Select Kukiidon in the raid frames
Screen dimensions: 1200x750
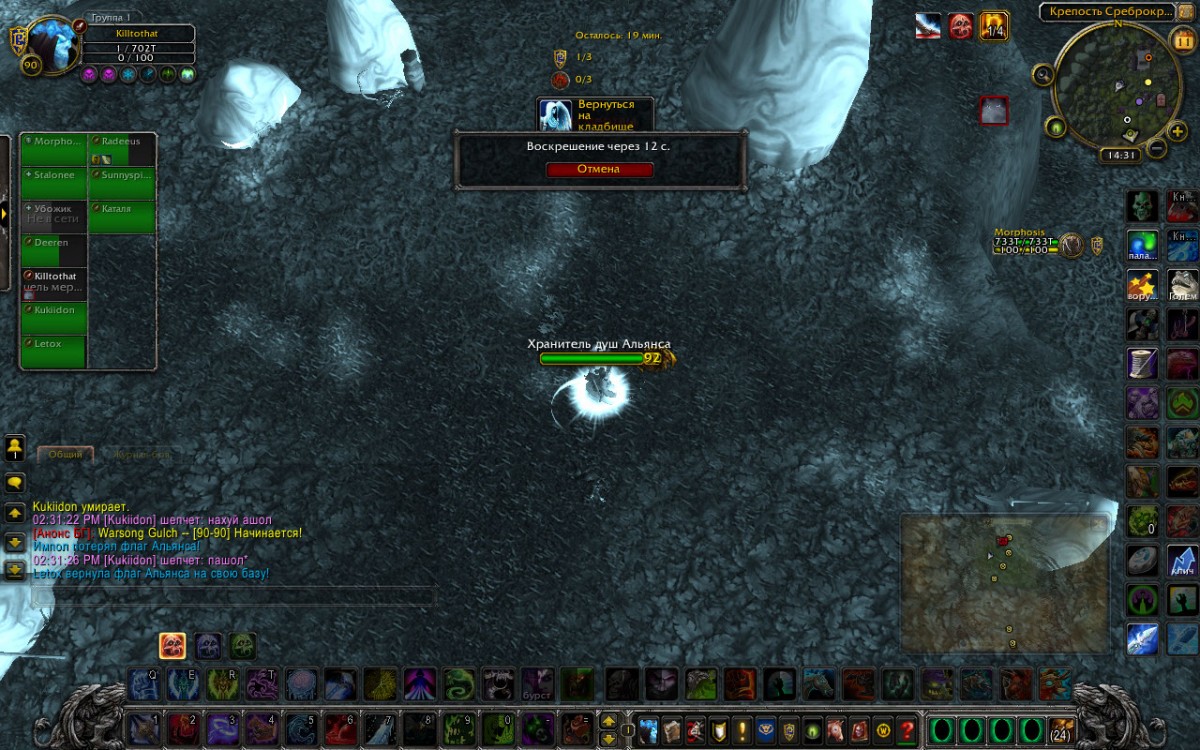coord(54,317)
